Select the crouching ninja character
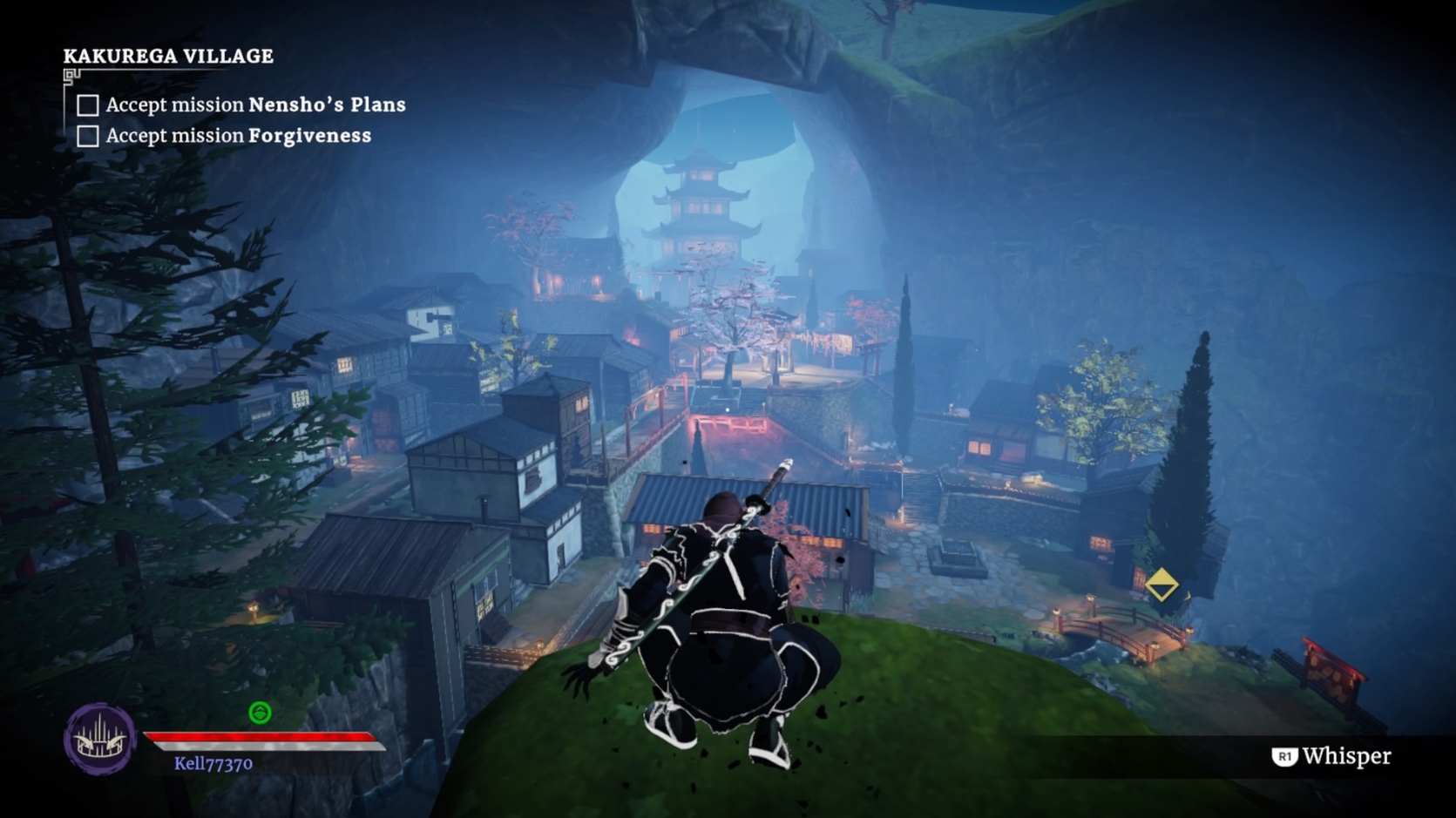The height and width of the screenshot is (818, 1456). point(723,610)
